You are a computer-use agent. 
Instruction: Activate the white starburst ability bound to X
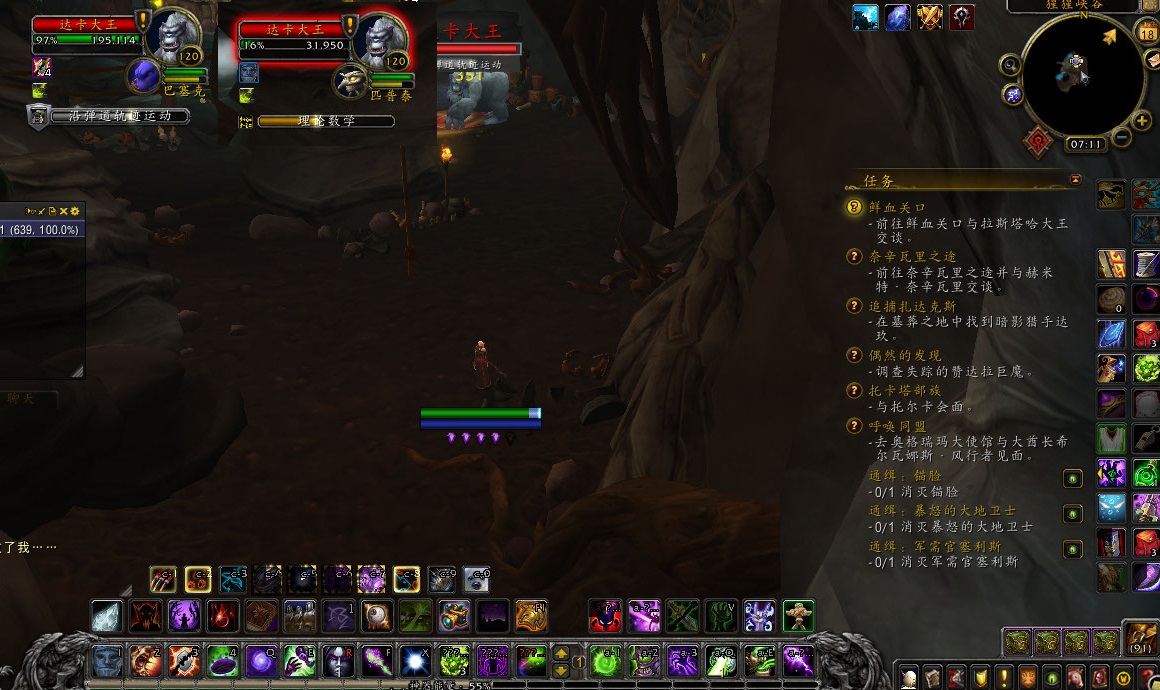tap(414, 662)
